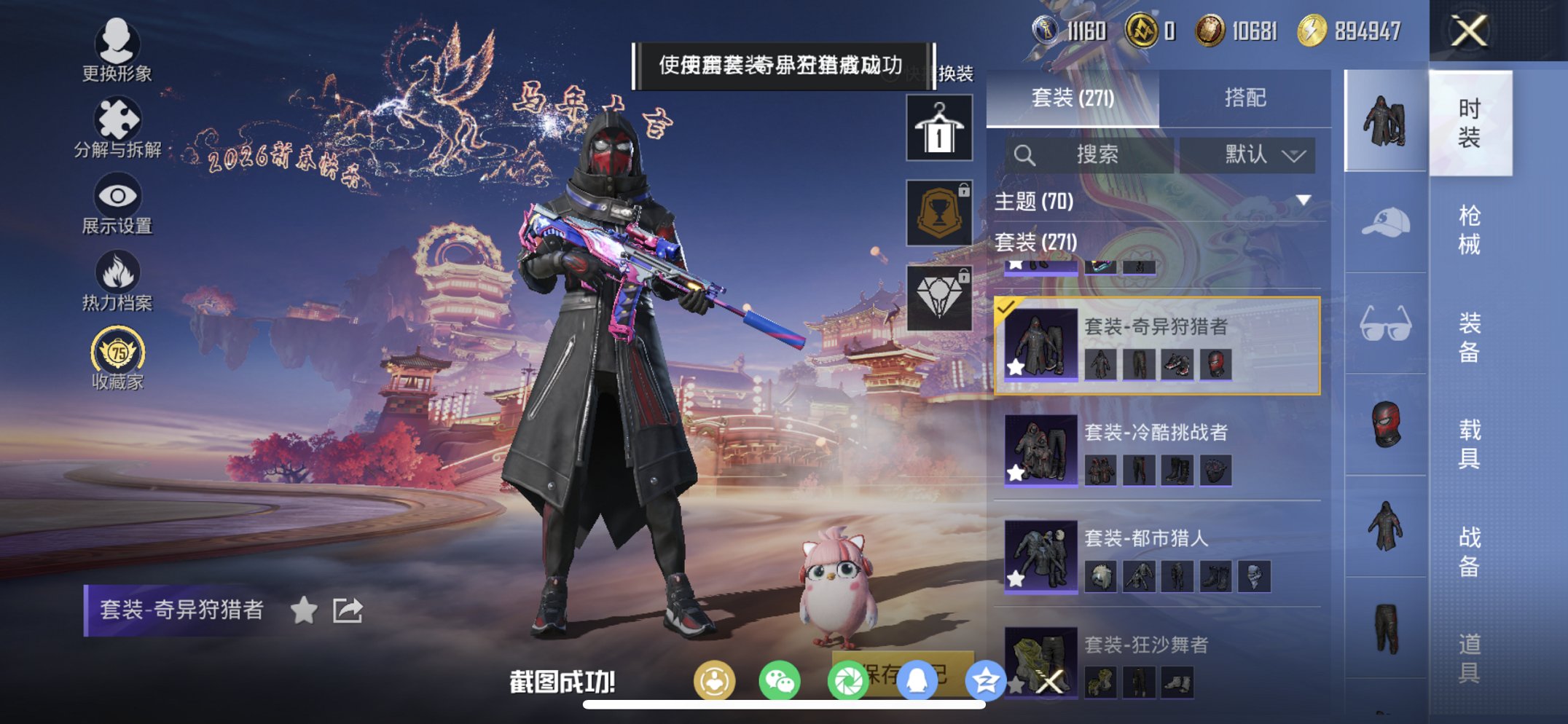Open the 分解与拆解 dismantle feature

tap(117, 132)
